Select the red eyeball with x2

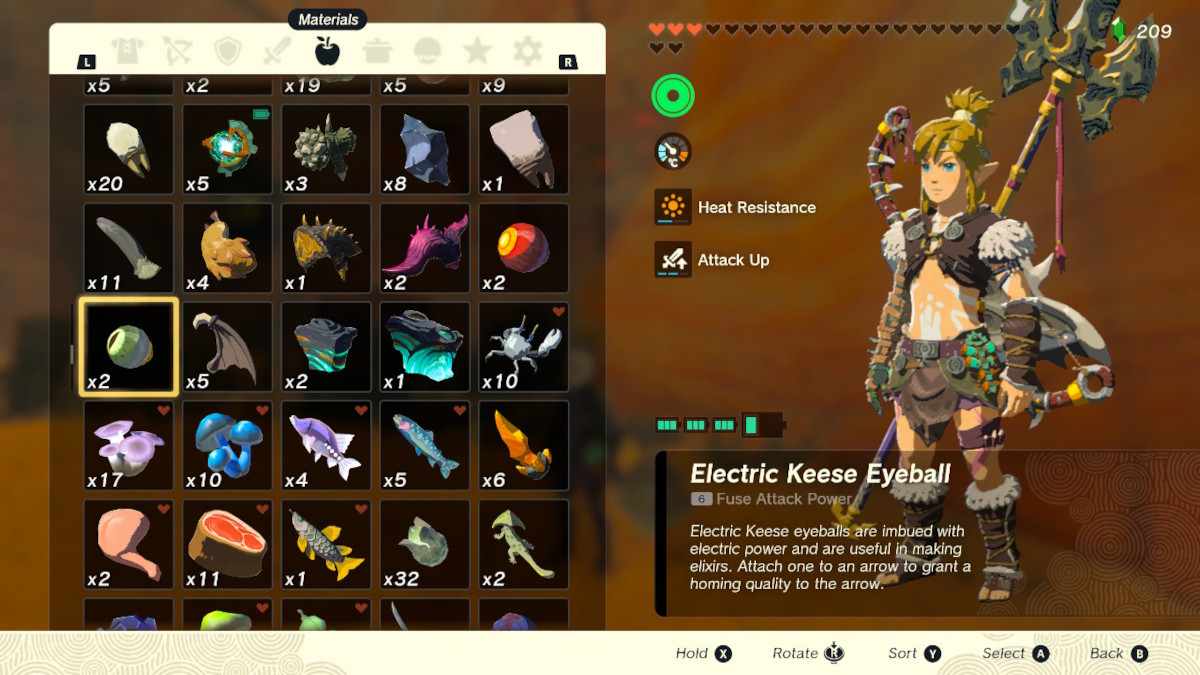coord(523,248)
